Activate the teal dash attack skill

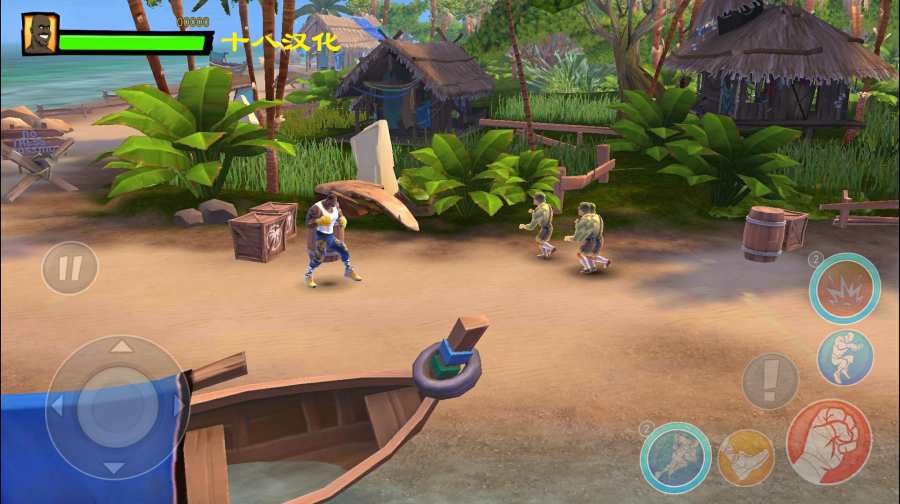pyautogui.click(x=675, y=457)
